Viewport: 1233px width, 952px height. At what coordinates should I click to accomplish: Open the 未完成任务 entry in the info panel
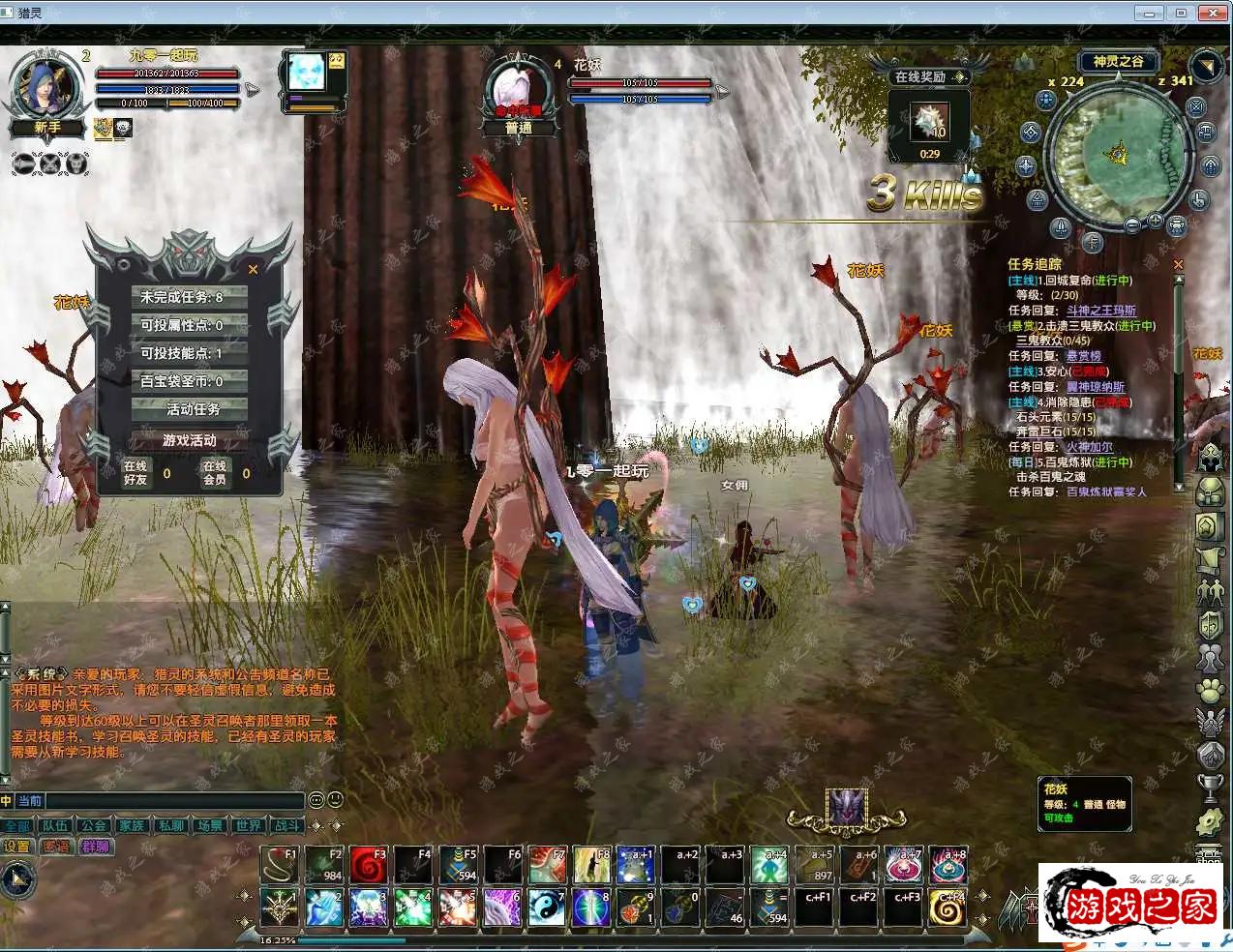(x=190, y=297)
